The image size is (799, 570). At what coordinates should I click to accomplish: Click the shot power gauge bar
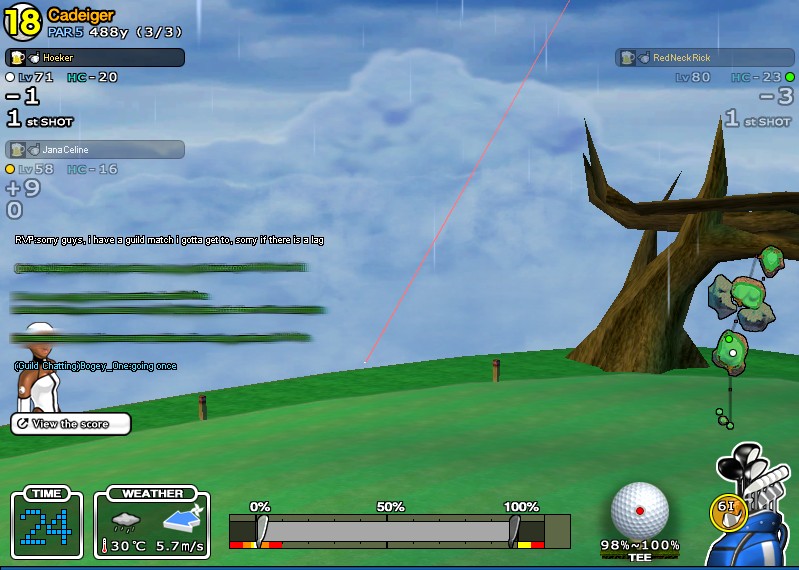coord(388,530)
